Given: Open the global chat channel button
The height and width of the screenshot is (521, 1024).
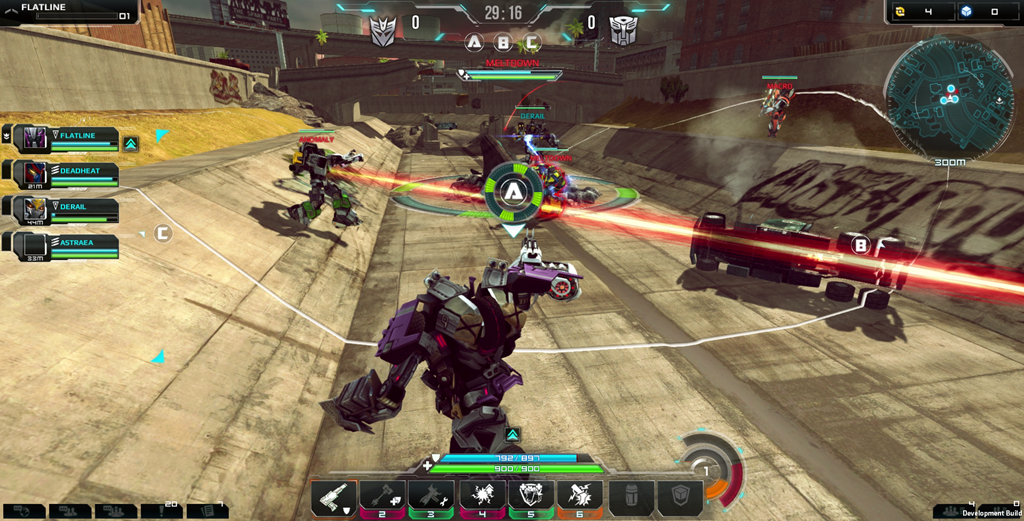Looking at the screenshot, I should click(x=22, y=511).
